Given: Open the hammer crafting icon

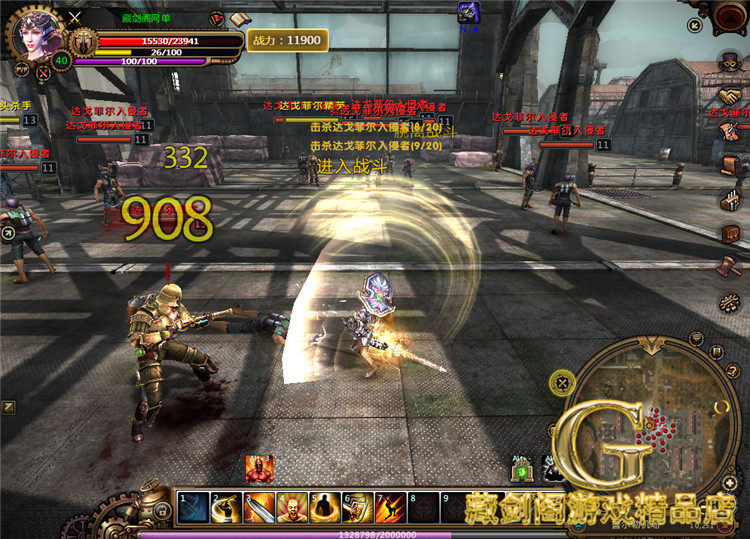Looking at the screenshot, I should click(729, 267).
